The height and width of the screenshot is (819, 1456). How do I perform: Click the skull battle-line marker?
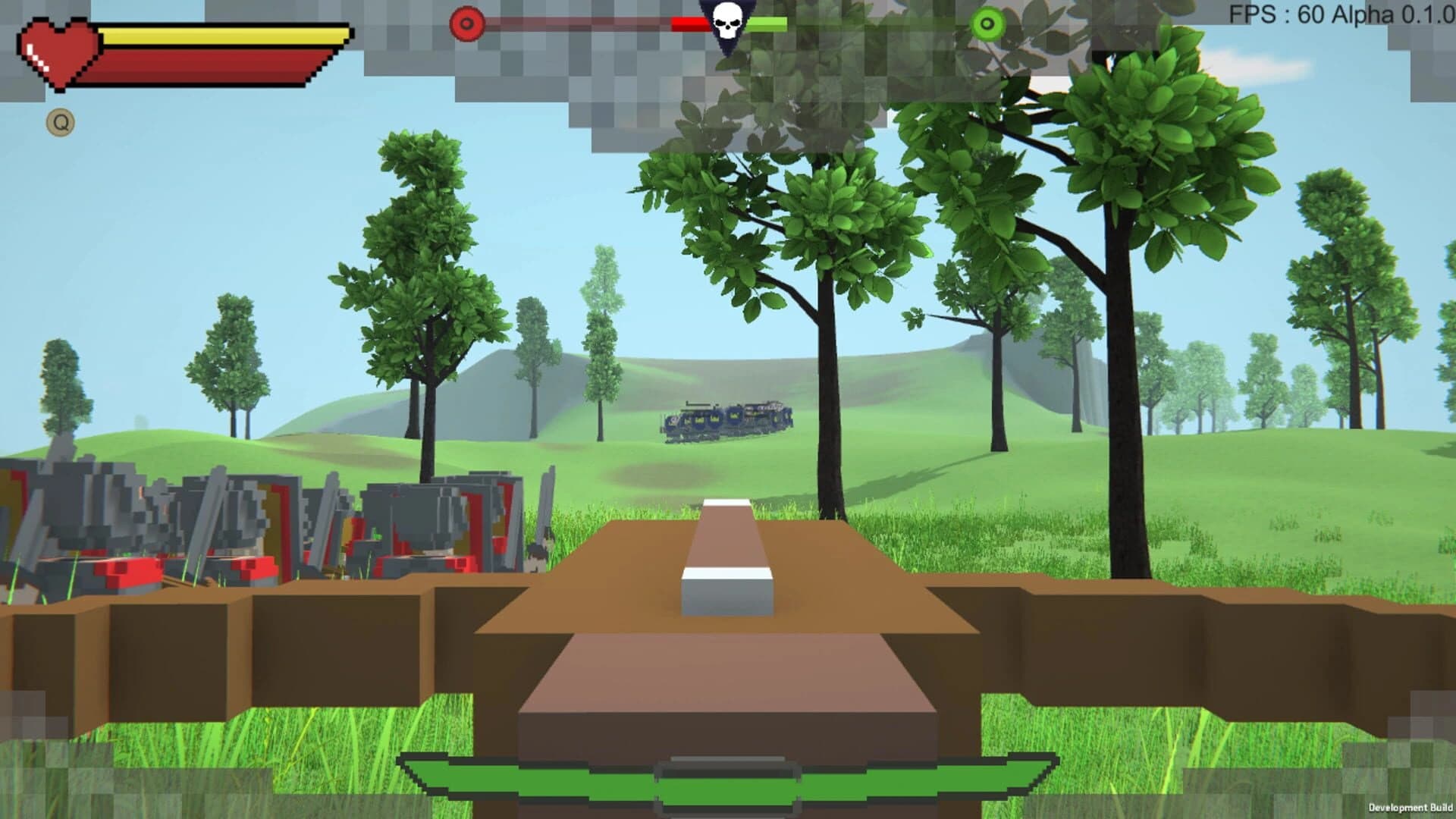point(726,20)
